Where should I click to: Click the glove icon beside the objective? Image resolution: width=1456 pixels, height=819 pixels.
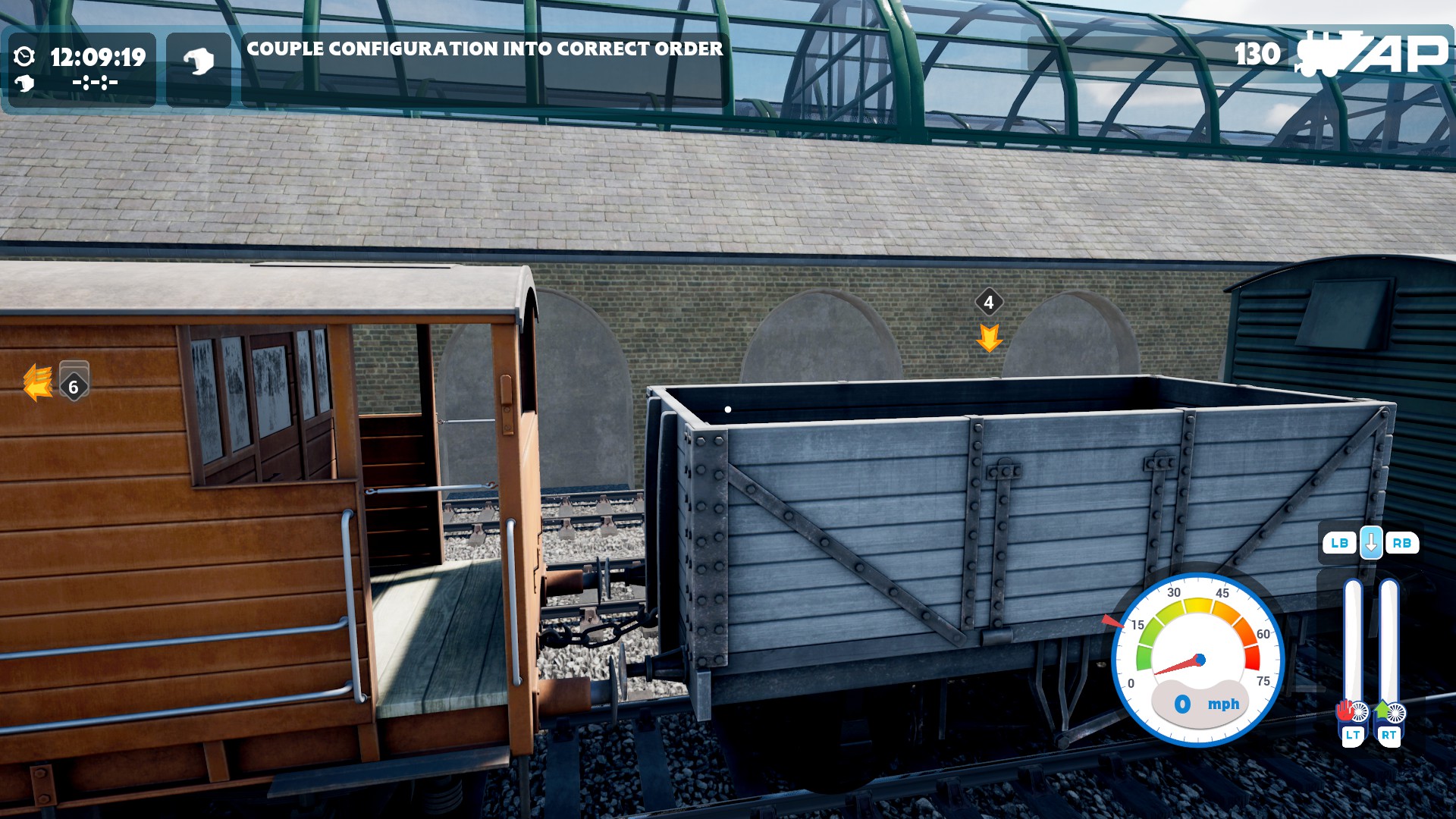(x=199, y=61)
